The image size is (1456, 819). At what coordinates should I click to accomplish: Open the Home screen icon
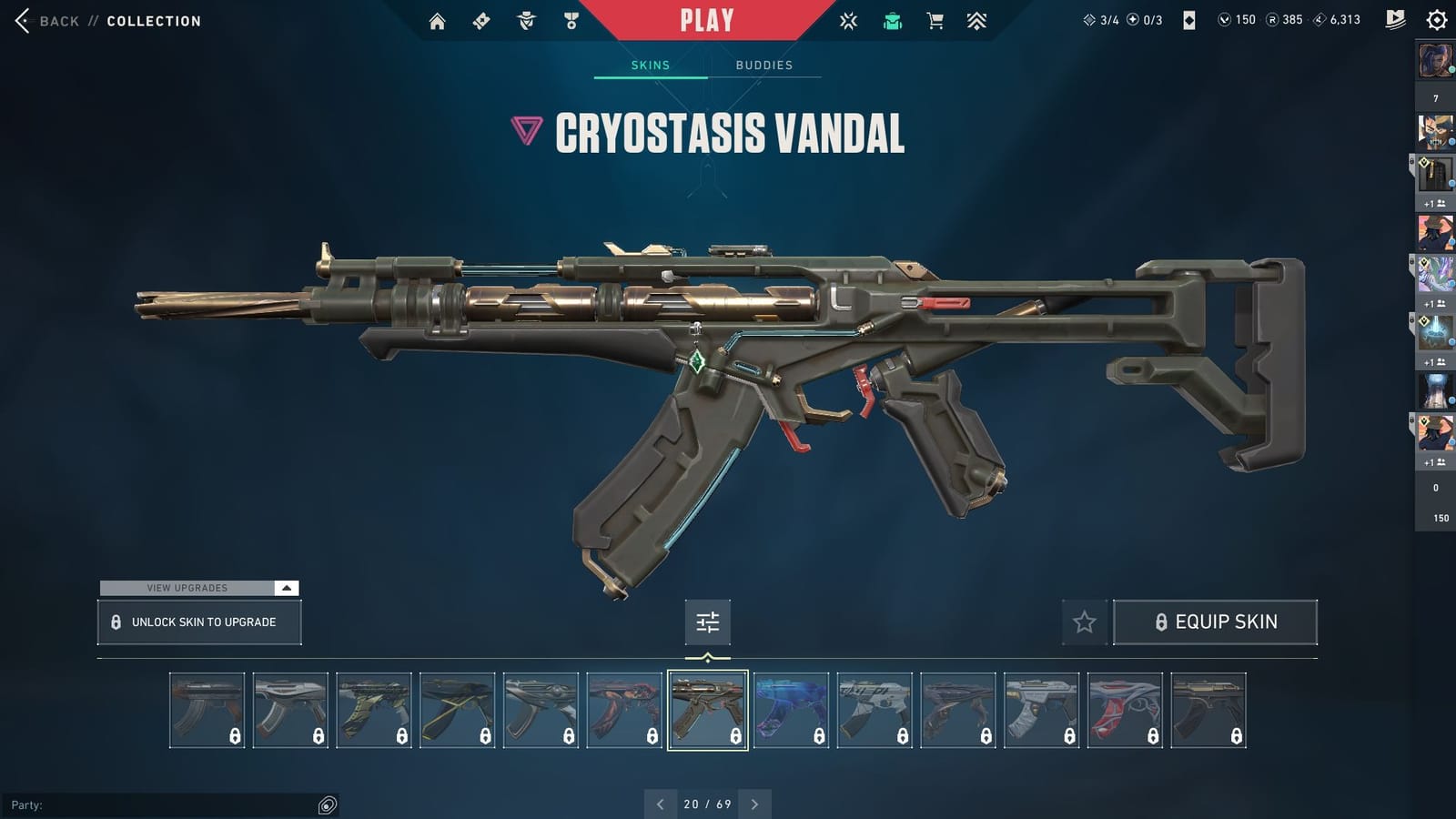(x=436, y=20)
